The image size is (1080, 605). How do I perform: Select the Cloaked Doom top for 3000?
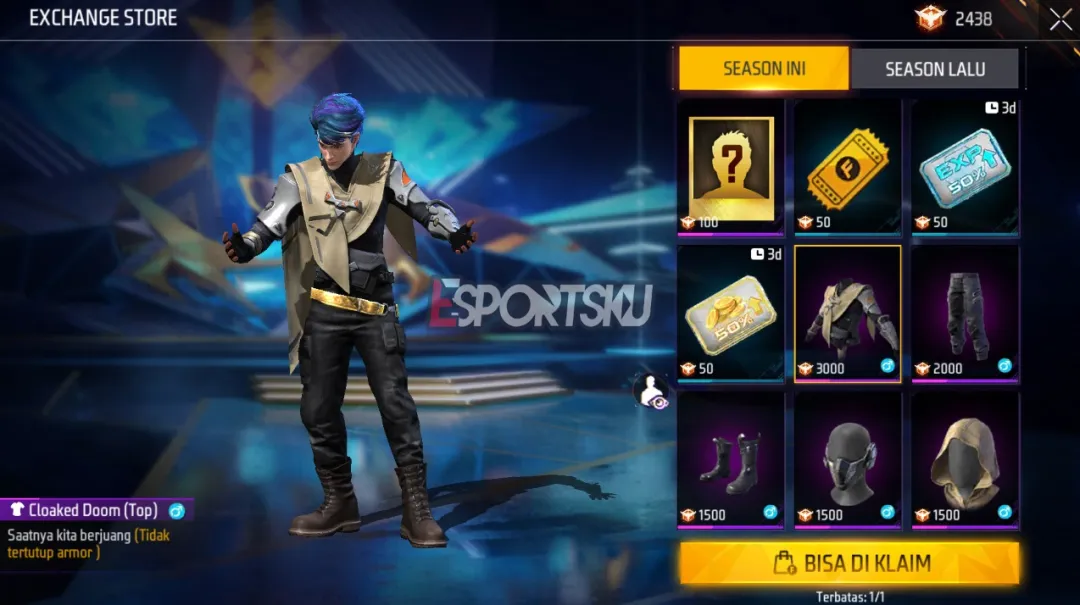pos(848,314)
